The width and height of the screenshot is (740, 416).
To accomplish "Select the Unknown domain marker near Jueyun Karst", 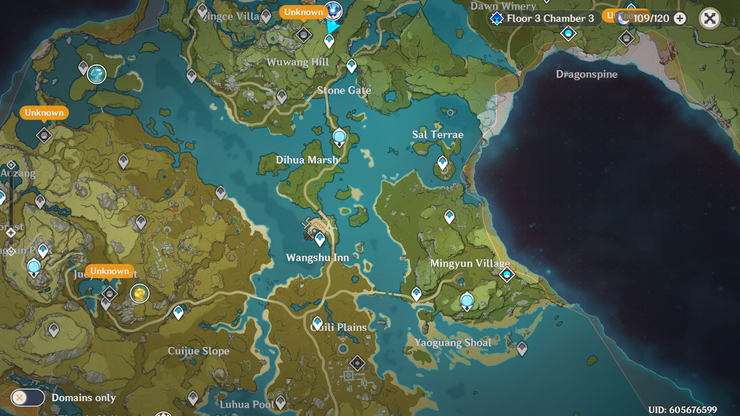I will pyautogui.click(x=109, y=292).
